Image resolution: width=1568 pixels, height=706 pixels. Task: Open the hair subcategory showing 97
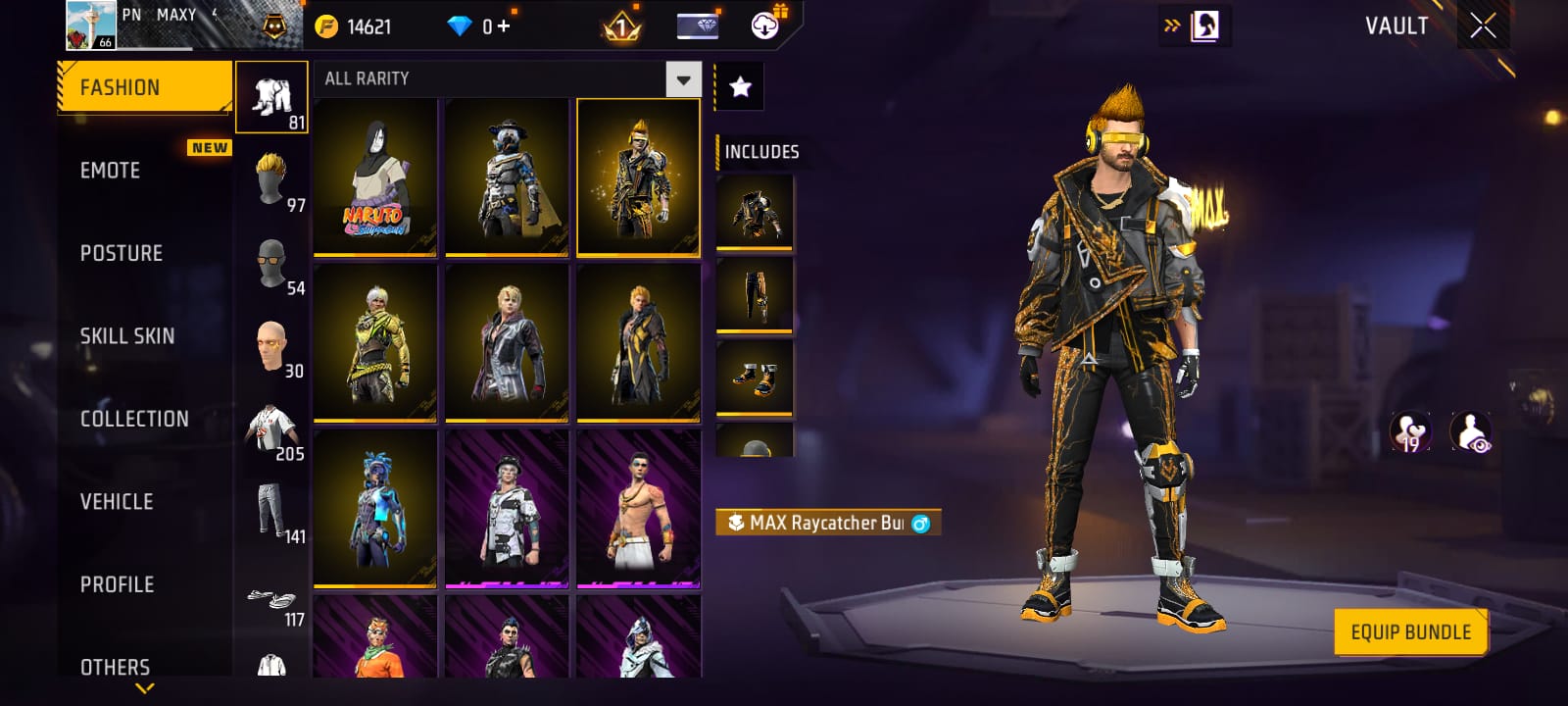click(271, 179)
